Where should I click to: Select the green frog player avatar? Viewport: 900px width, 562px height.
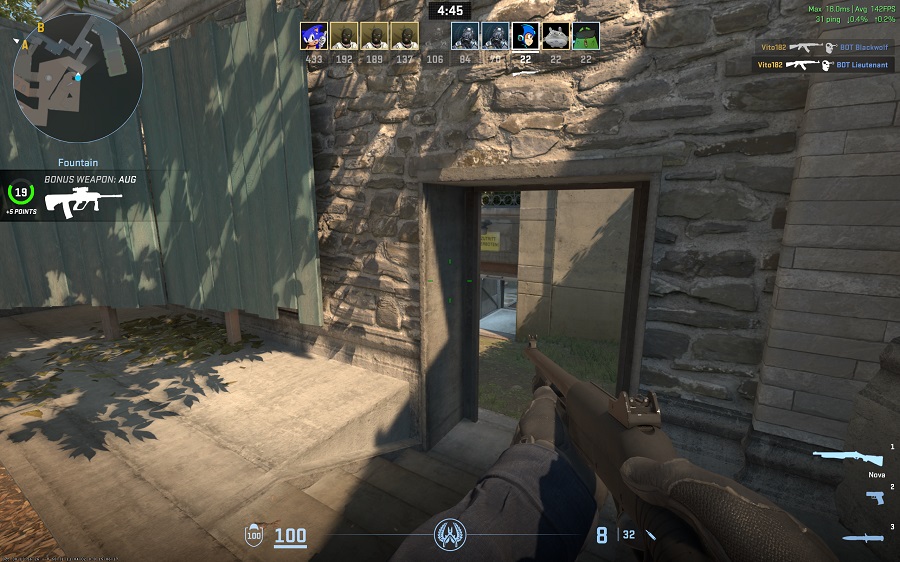click(x=586, y=37)
